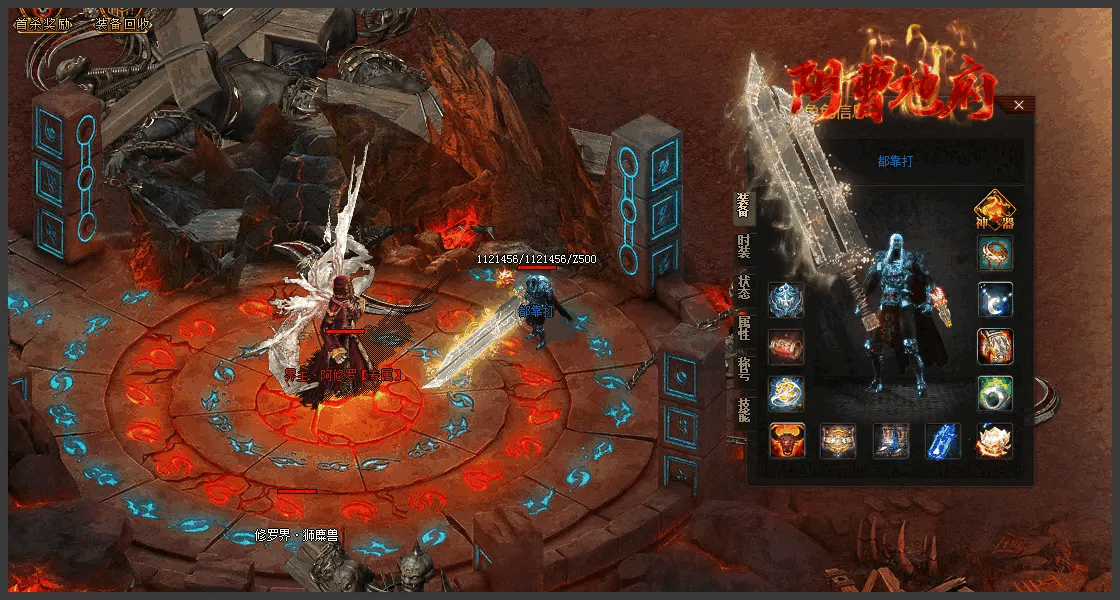The height and width of the screenshot is (600, 1120).
Task: Switch to the 技能 skills tab
Action: point(743,411)
